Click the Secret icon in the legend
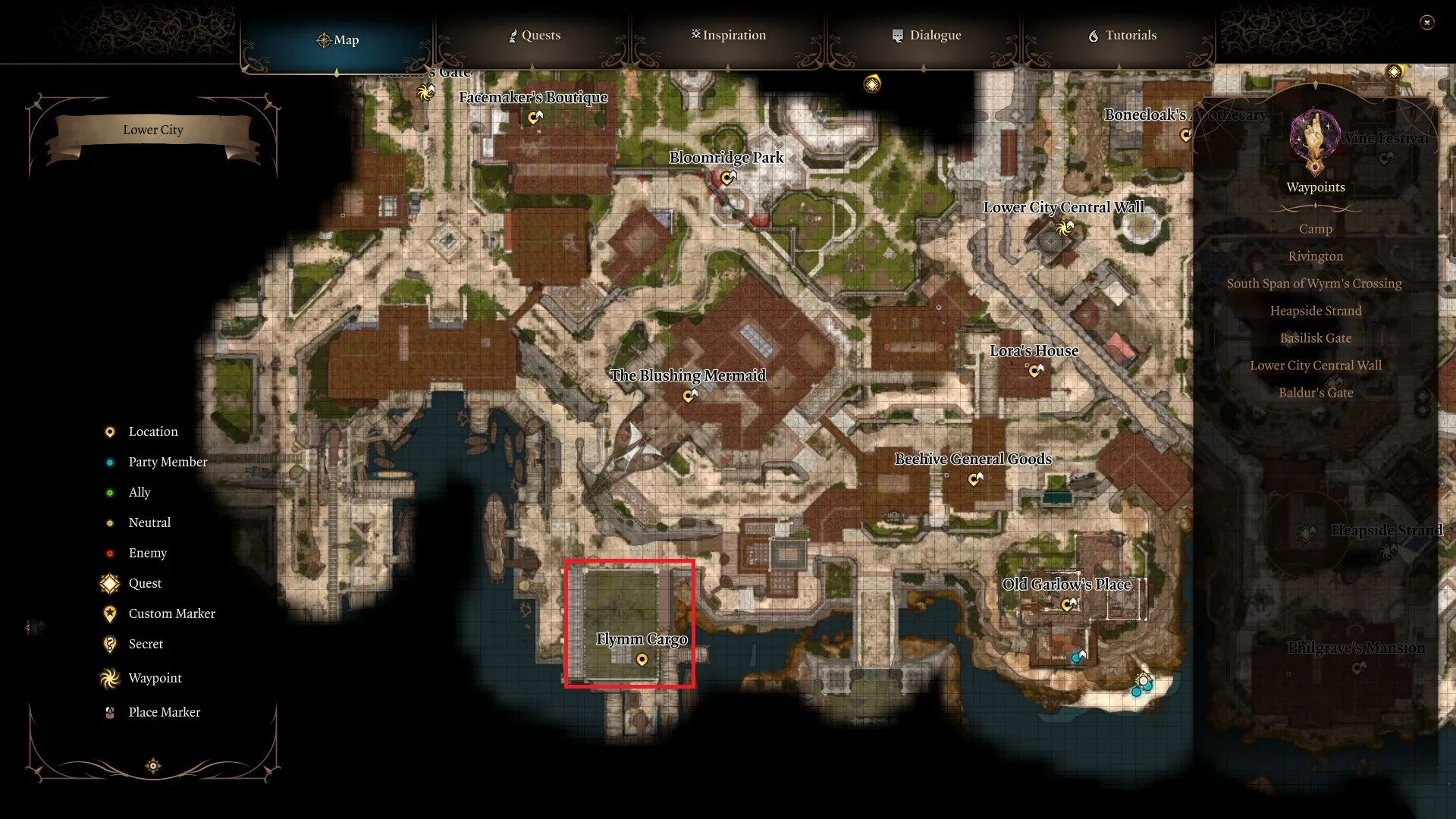1456x819 pixels. tap(110, 644)
